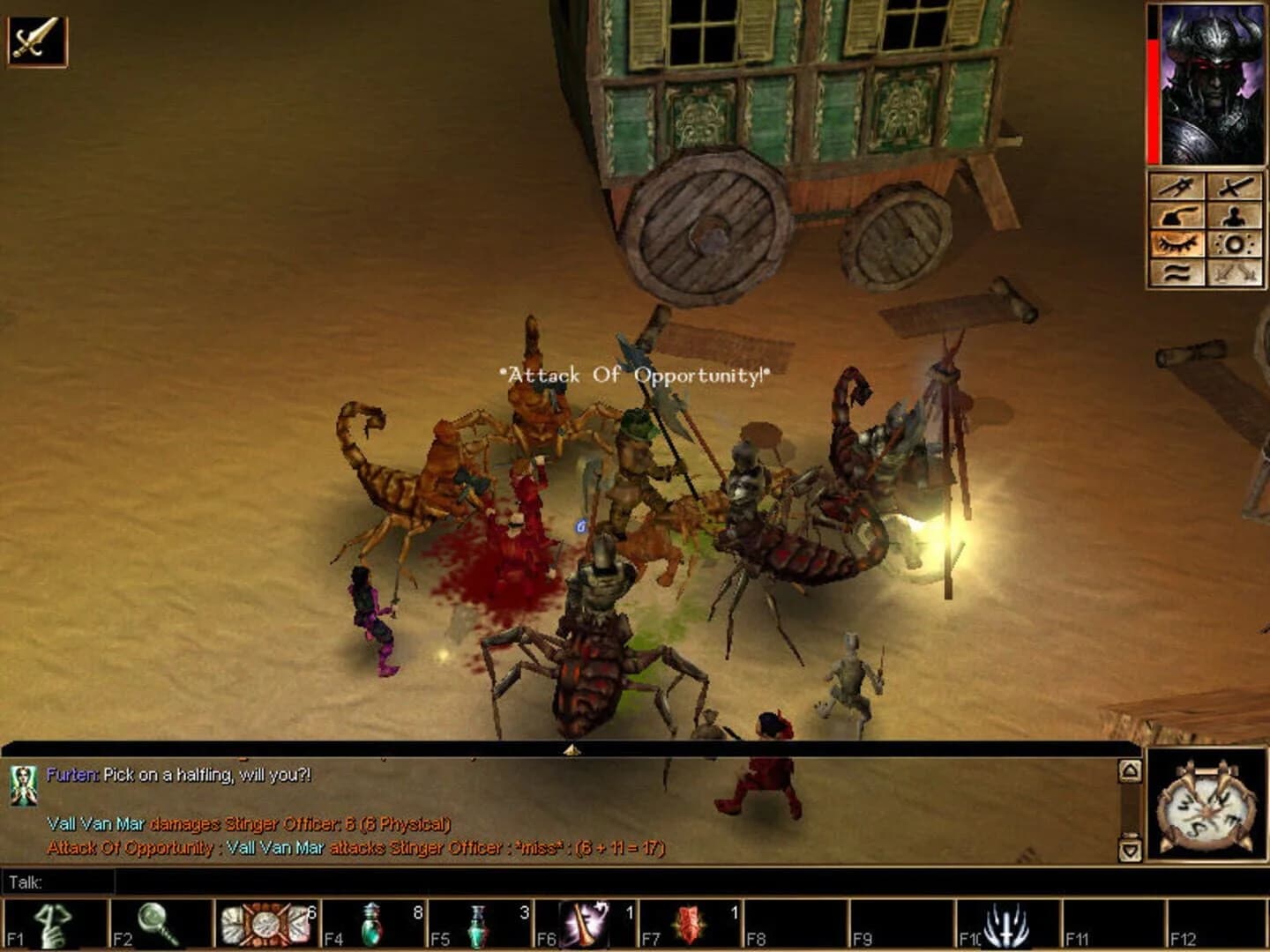
Task: Expand the chat log using the center arrow
Action: click(x=571, y=750)
